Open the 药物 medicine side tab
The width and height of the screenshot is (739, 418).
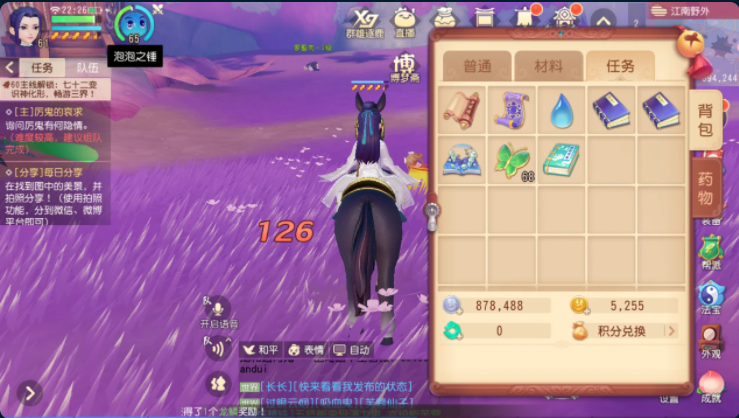tap(706, 190)
